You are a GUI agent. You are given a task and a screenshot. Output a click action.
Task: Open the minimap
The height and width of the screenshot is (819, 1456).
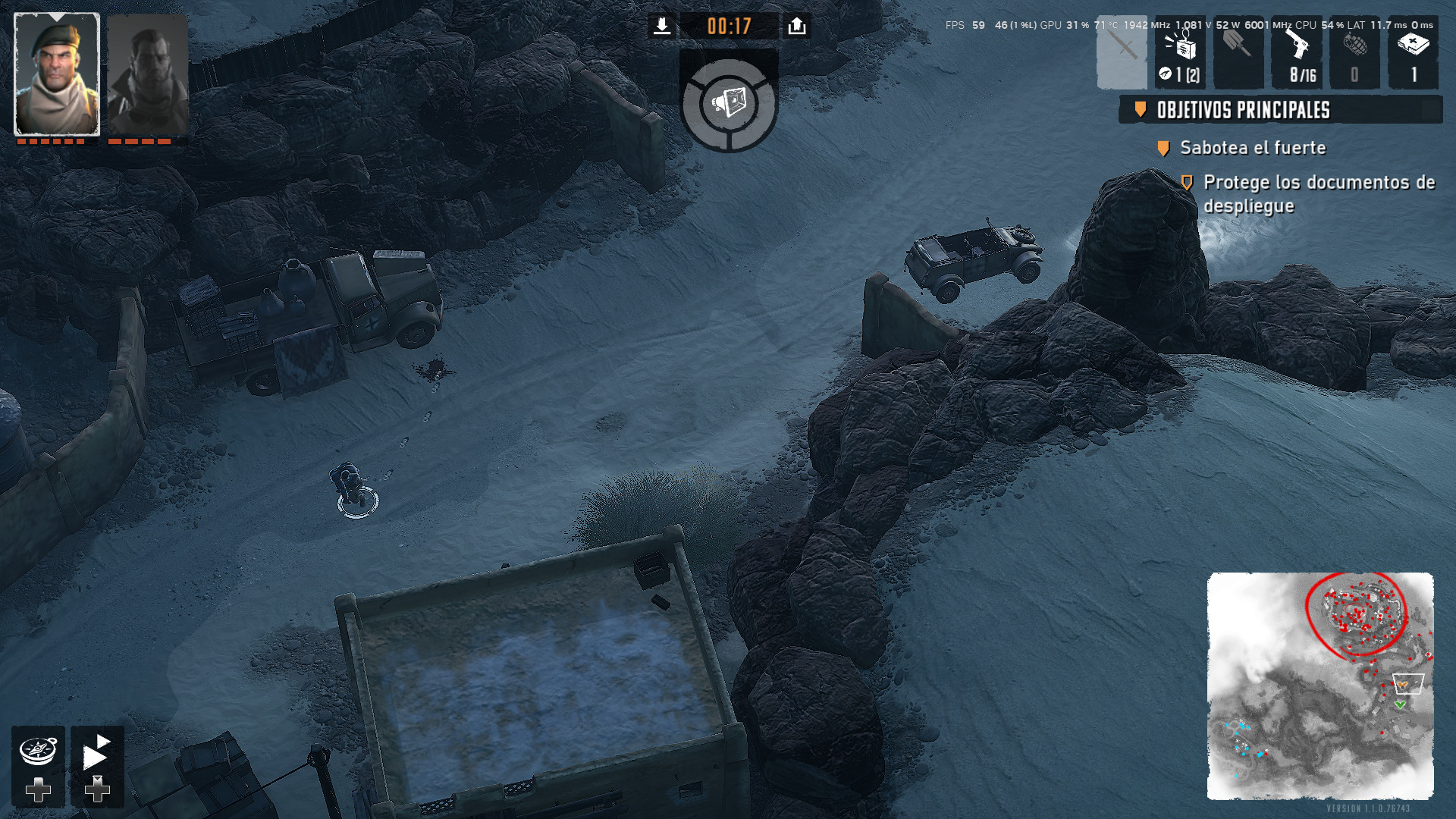point(1319,686)
